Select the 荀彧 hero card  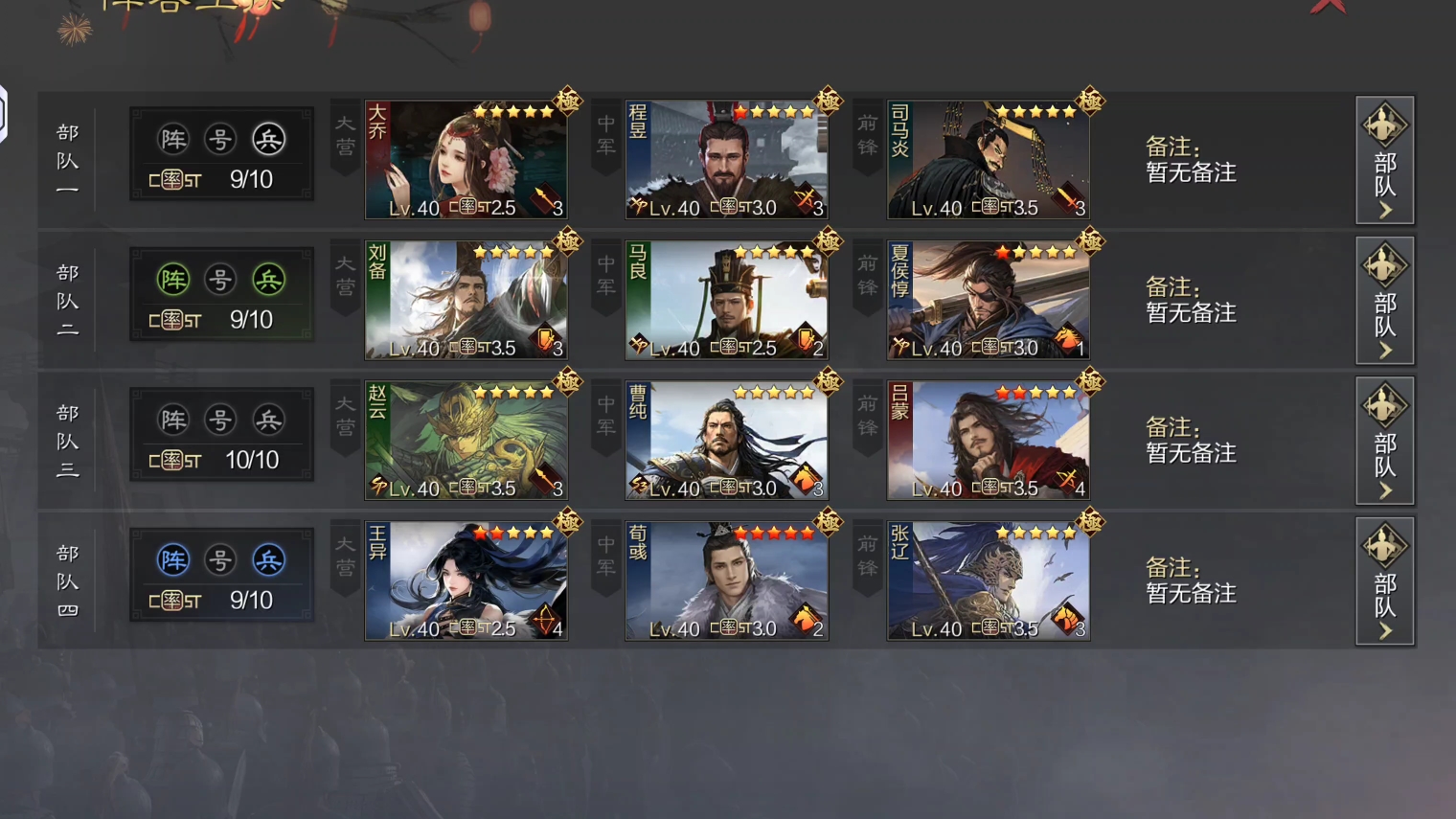pyautogui.click(x=726, y=581)
